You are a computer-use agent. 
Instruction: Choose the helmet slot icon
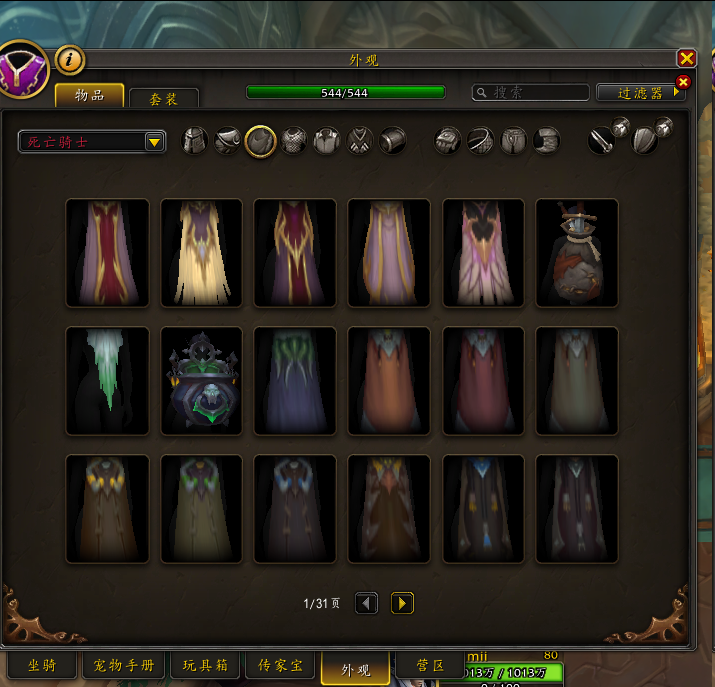click(195, 140)
